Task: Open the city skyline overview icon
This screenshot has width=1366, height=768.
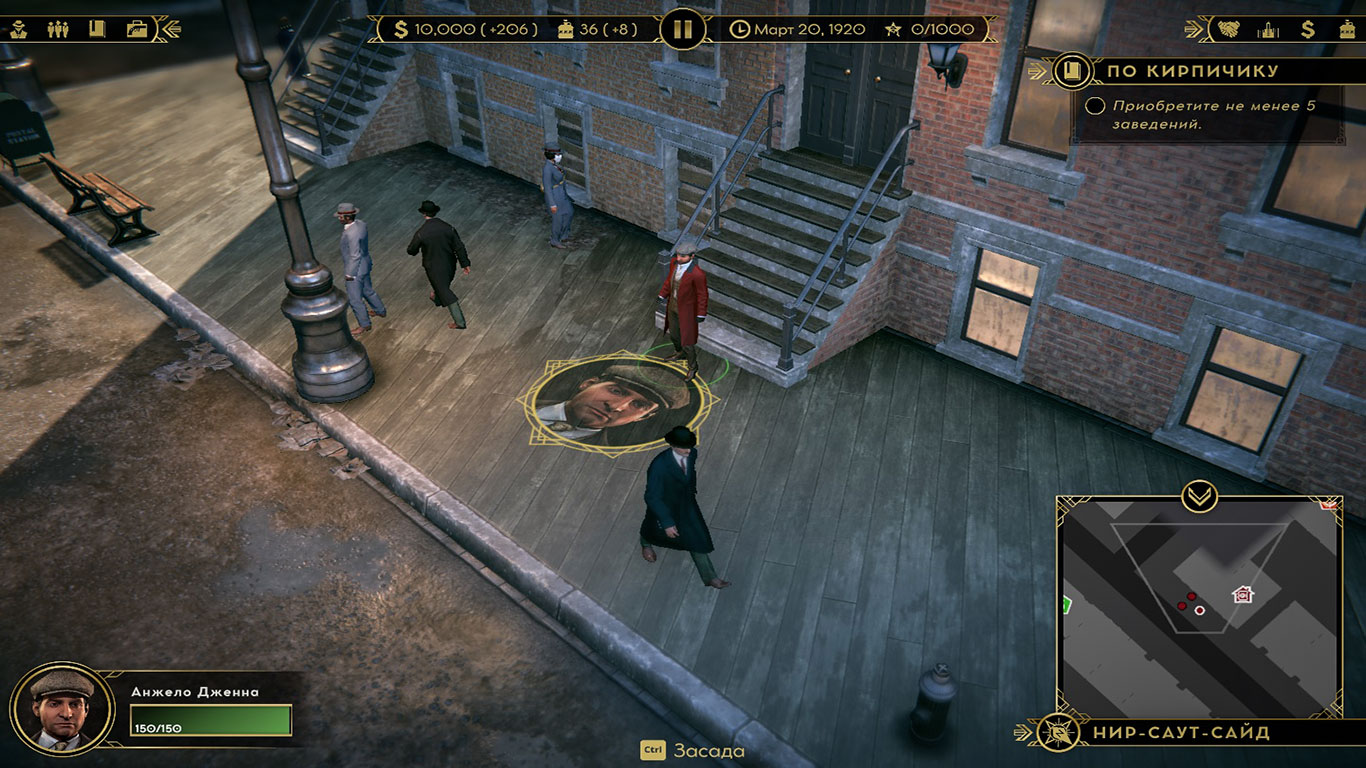Action: pos(1268,29)
